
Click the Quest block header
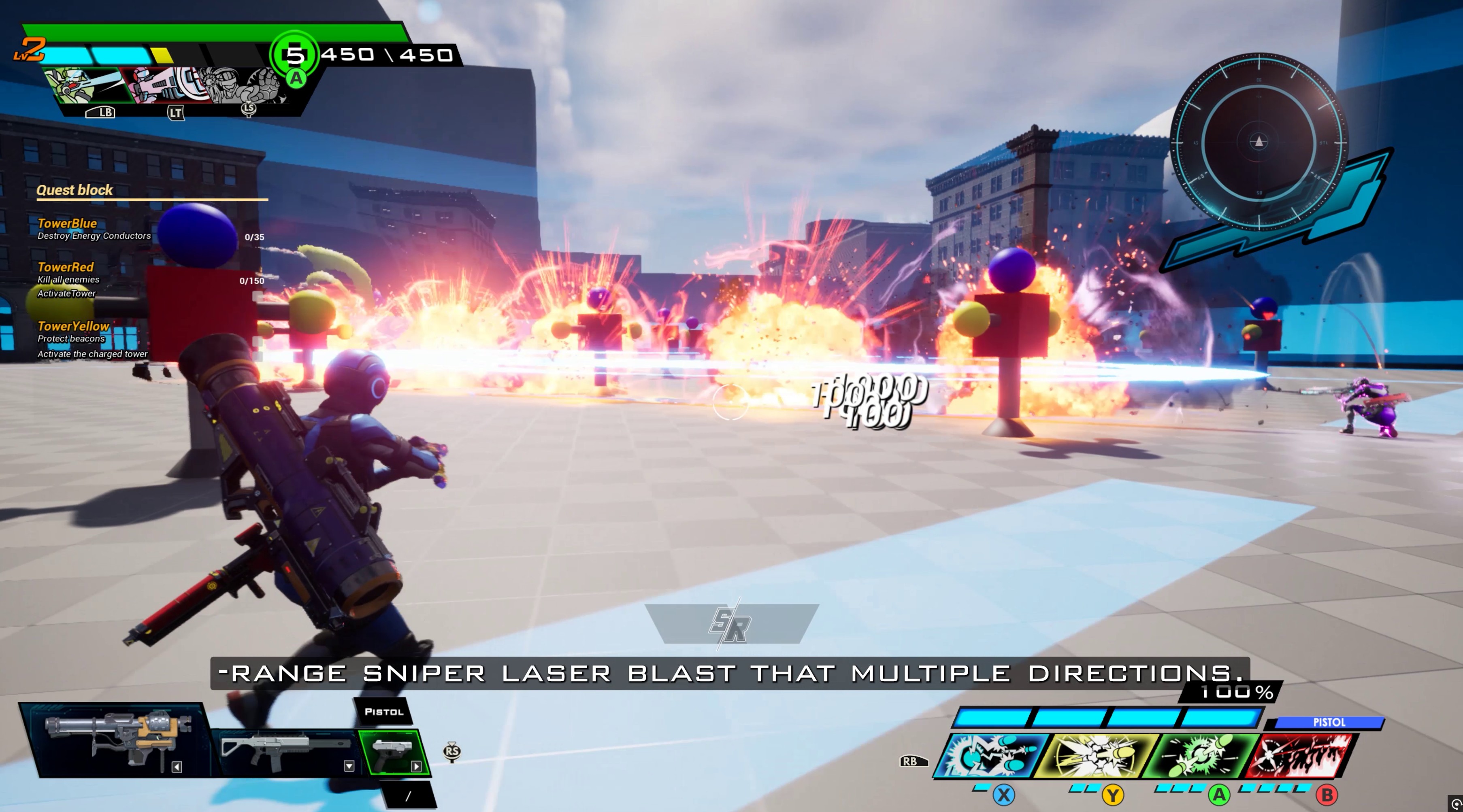75,190
